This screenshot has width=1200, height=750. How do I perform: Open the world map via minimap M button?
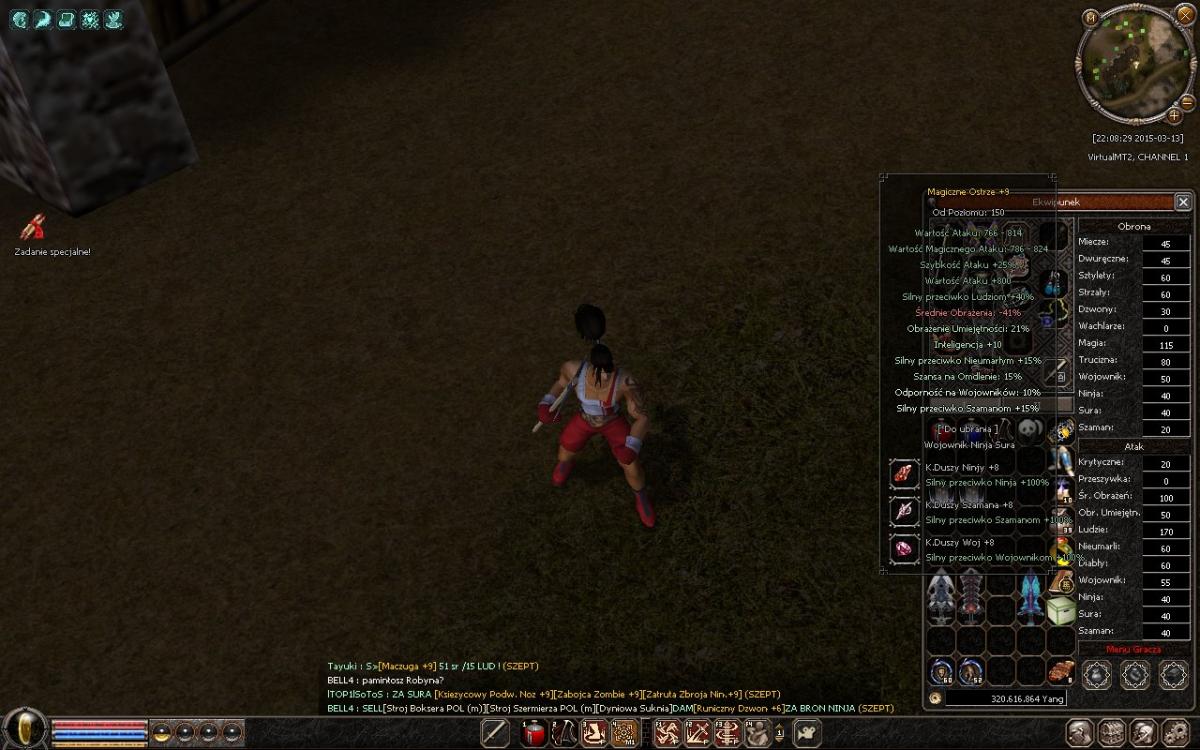(1091, 17)
